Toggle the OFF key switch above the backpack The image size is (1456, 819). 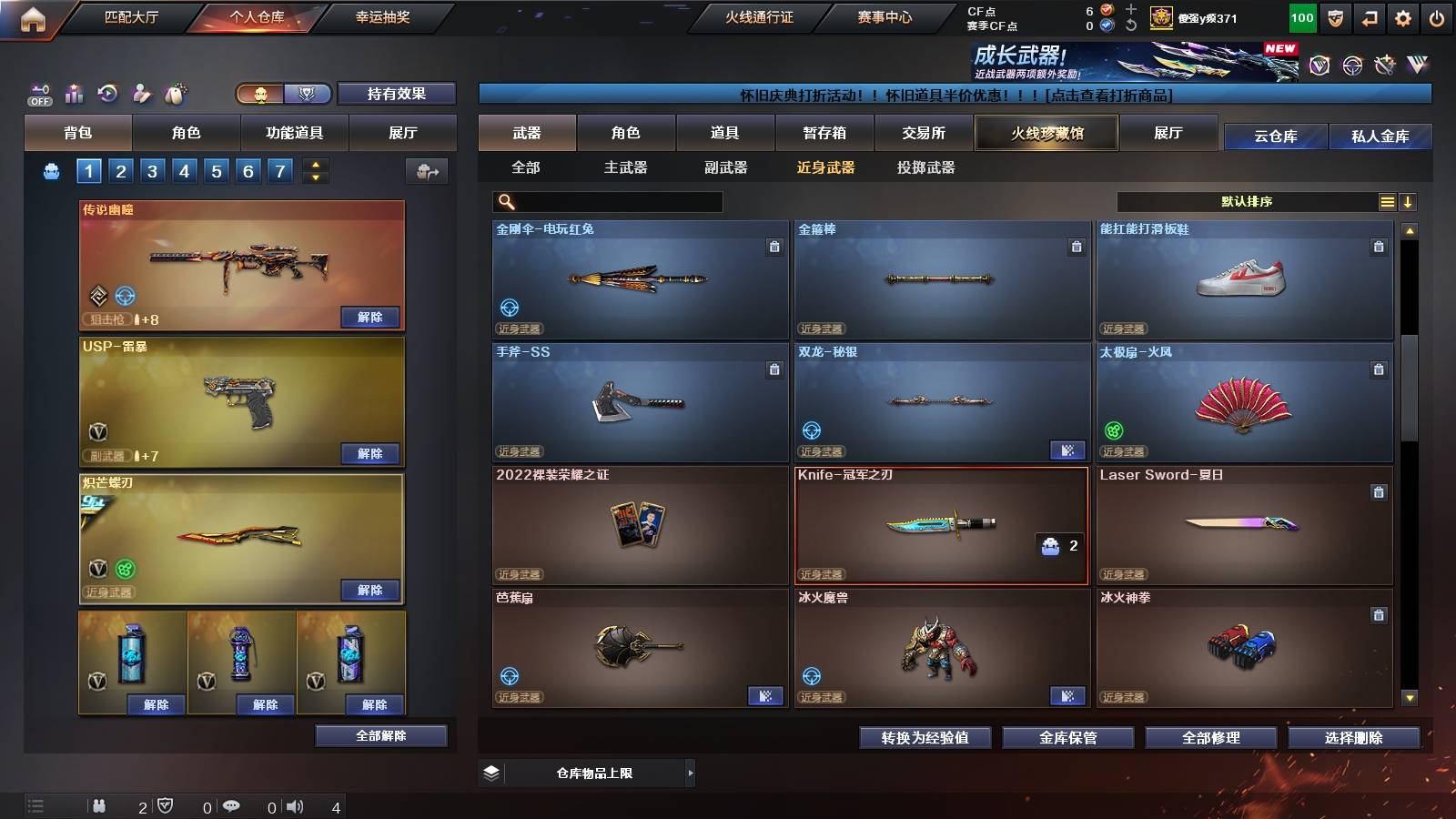[x=38, y=94]
